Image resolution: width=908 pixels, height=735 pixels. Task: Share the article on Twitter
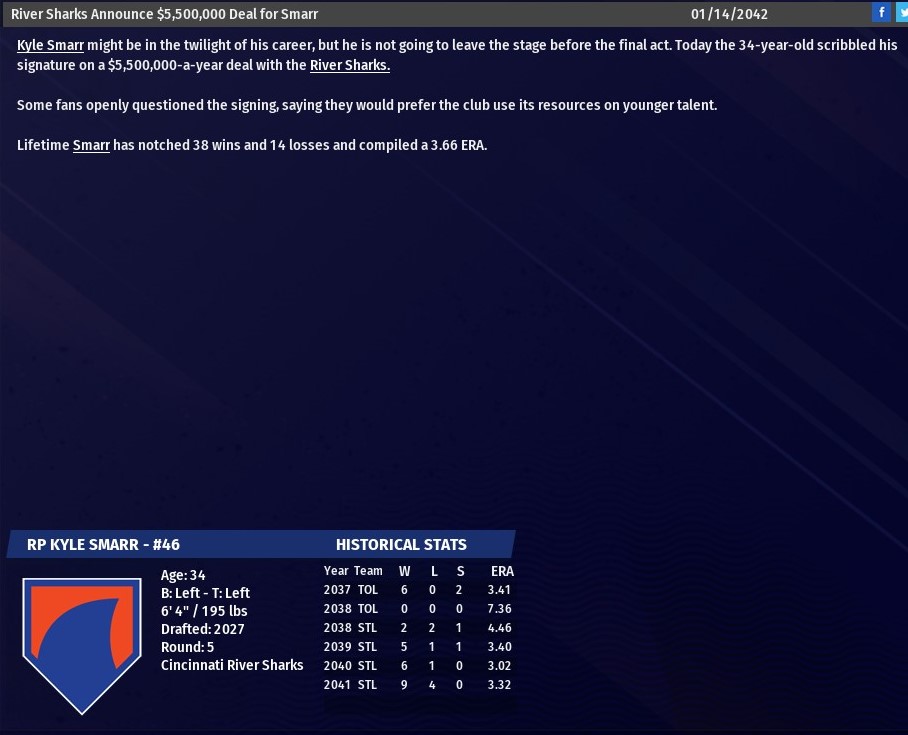(902, 13)
